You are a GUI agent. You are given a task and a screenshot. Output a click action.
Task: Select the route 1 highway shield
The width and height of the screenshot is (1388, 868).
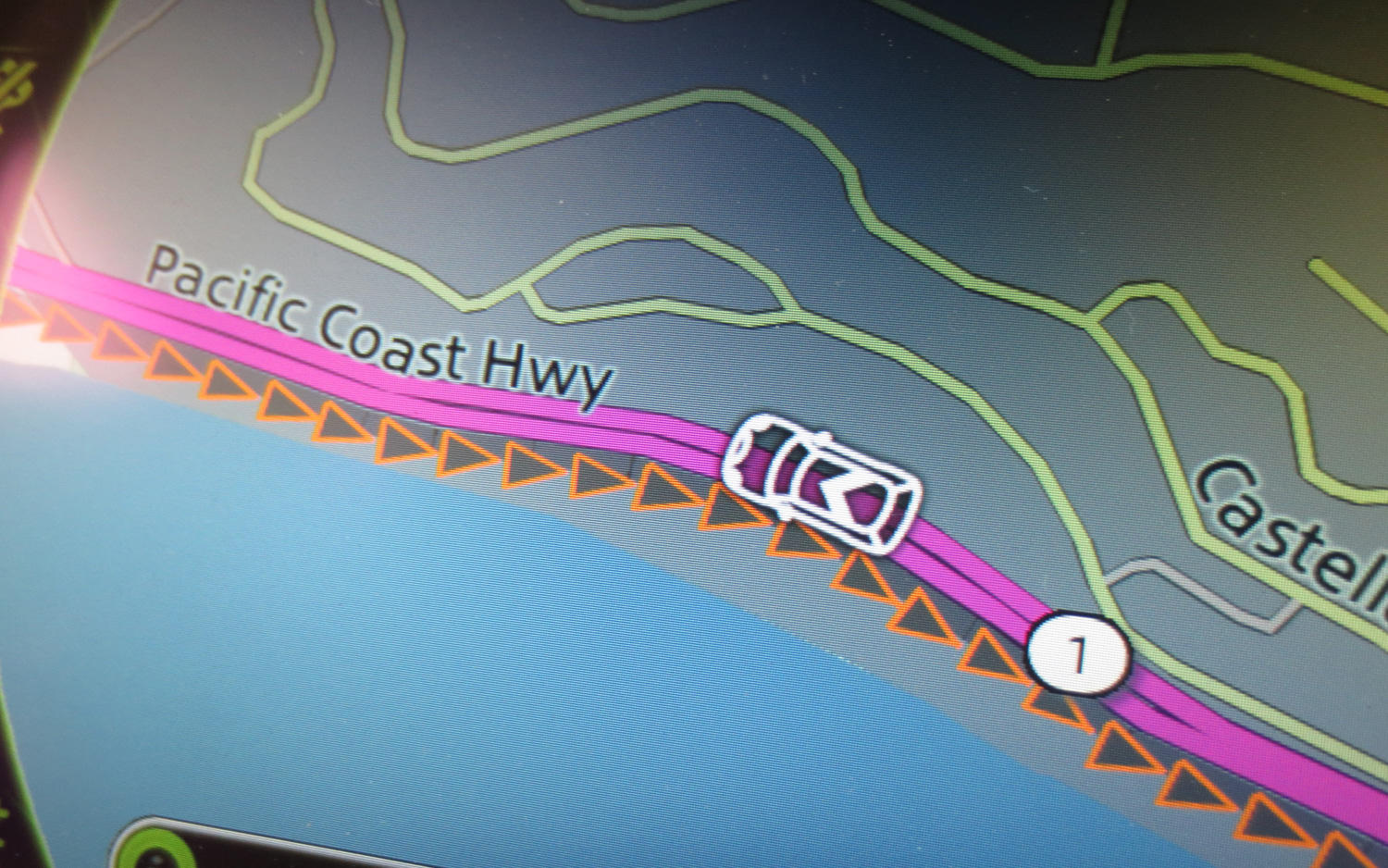coord(1078,654)
